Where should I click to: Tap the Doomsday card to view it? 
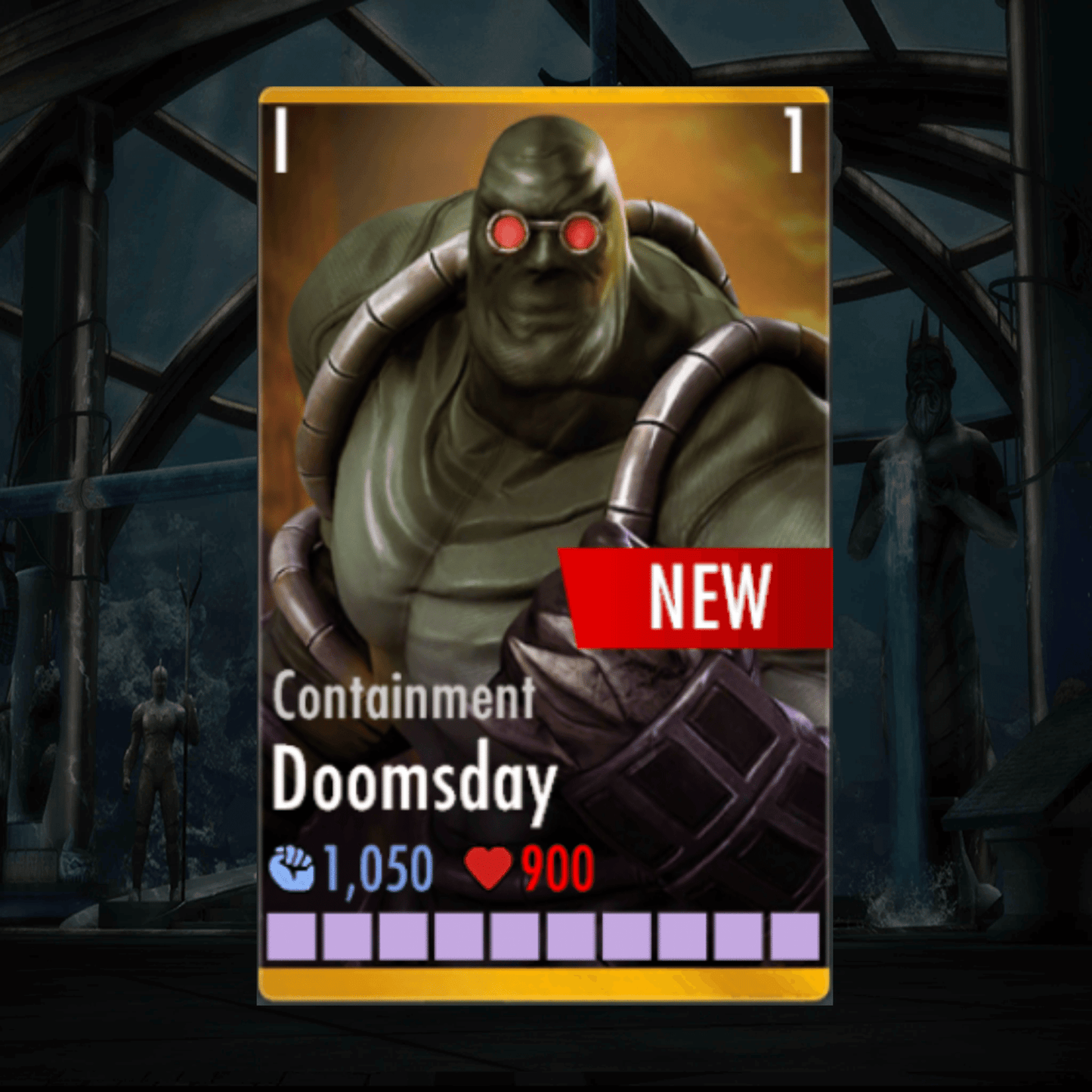[544, 544]
